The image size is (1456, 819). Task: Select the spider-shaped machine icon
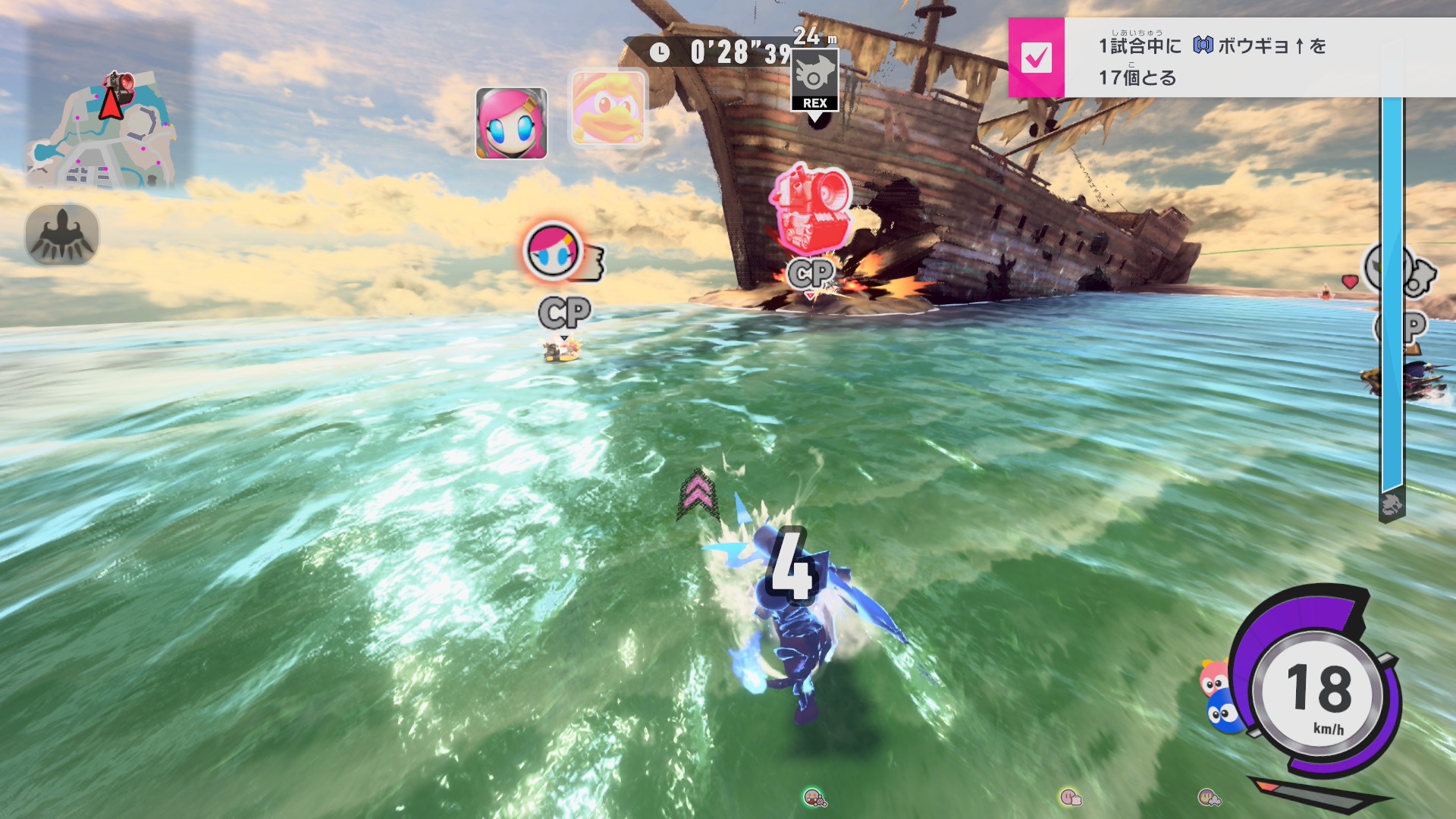coord(62,234)
